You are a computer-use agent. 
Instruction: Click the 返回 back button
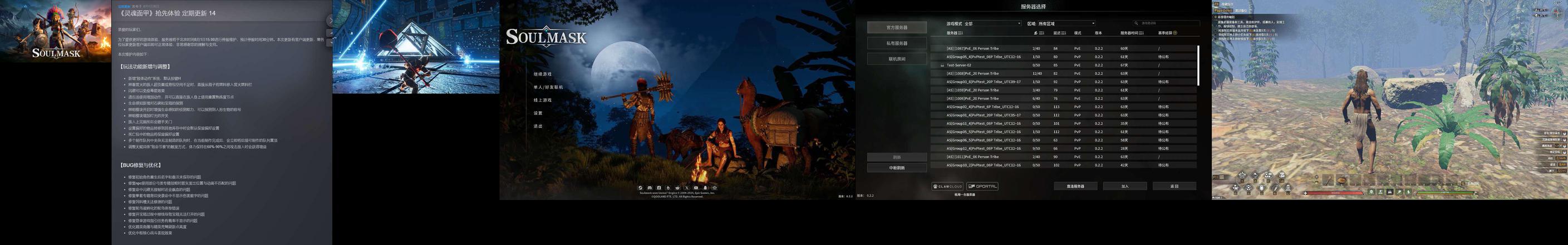[1174, 186]
